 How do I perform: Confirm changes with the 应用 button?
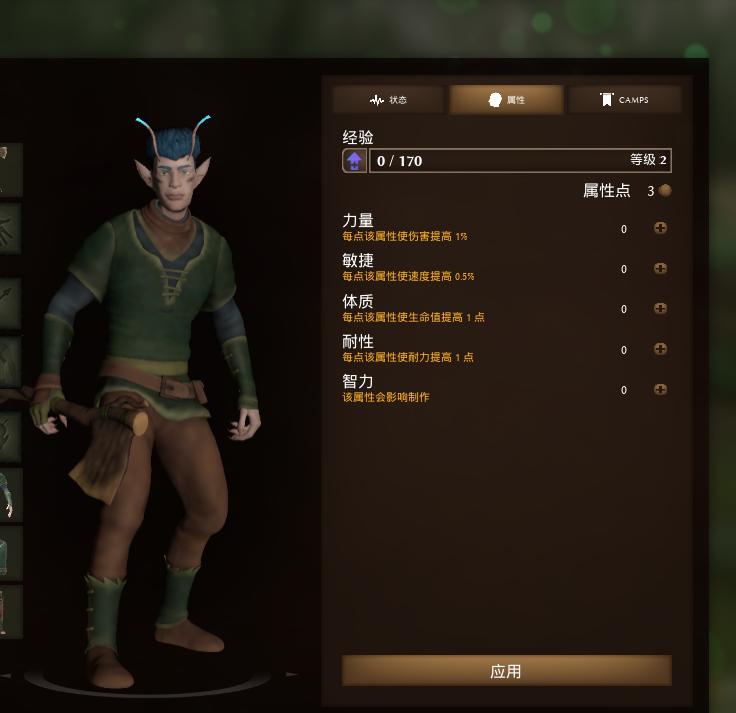point(506,671)
